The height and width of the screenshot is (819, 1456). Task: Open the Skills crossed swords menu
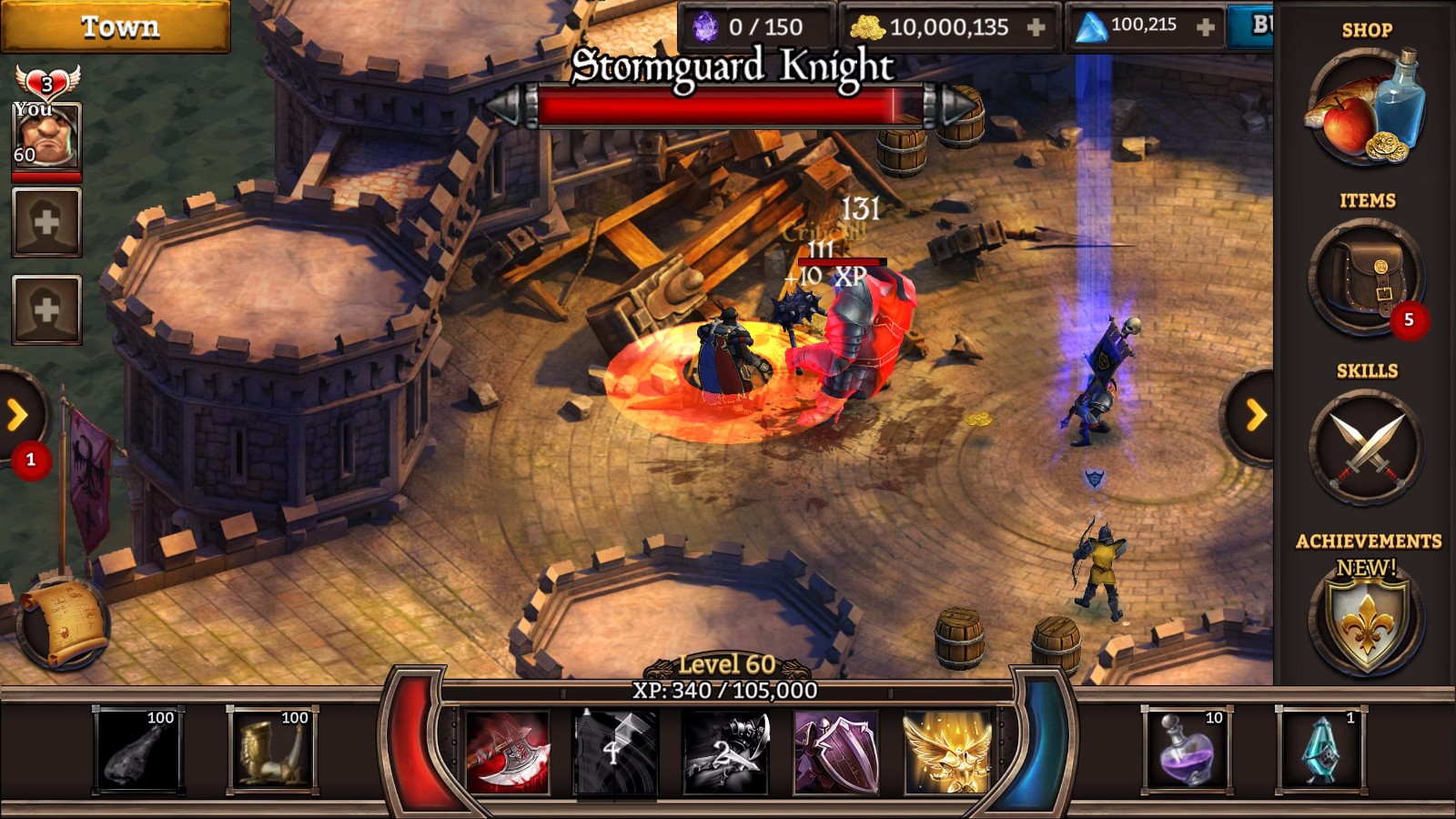pos(1366,448)
